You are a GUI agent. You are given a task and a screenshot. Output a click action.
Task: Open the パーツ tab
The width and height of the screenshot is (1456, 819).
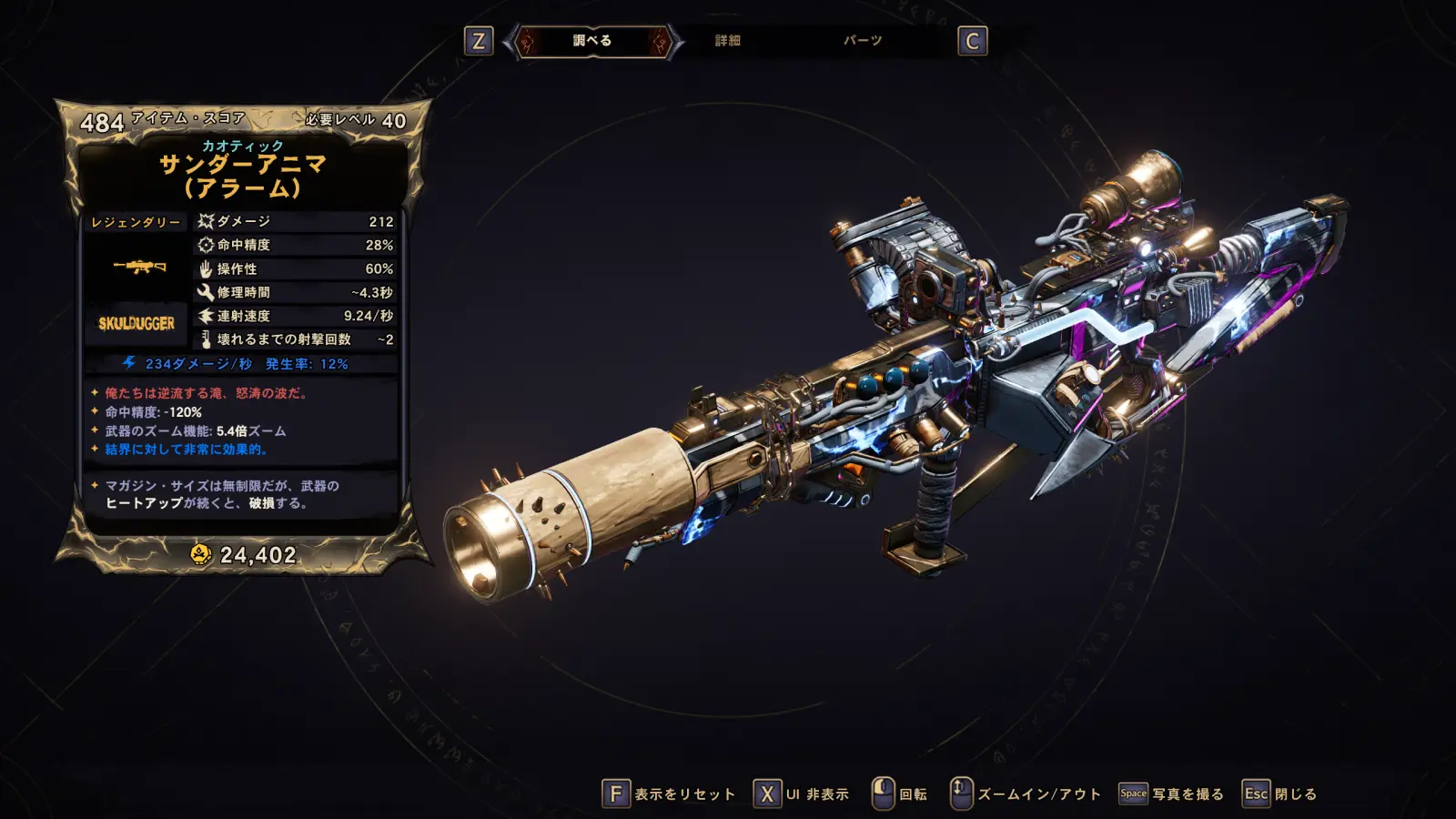[x=862, y=41]
